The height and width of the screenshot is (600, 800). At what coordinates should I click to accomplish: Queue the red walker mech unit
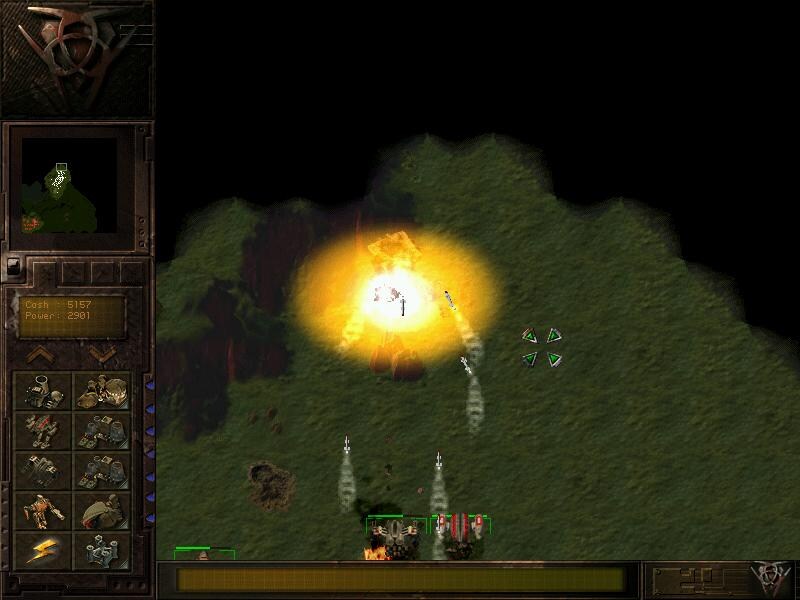42,430
